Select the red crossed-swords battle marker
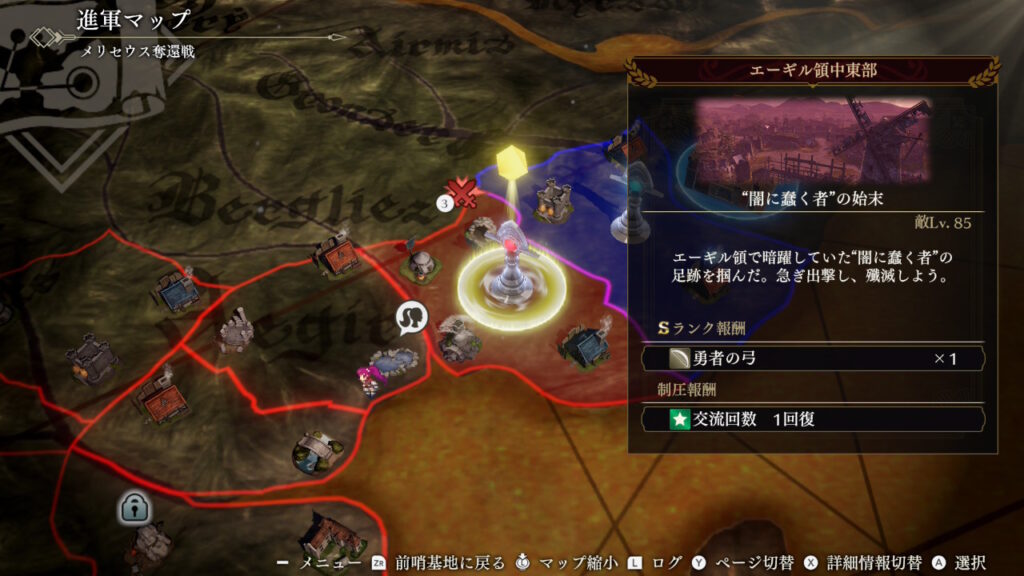This screenshot has height=576, width=1024. pos(462,191)
